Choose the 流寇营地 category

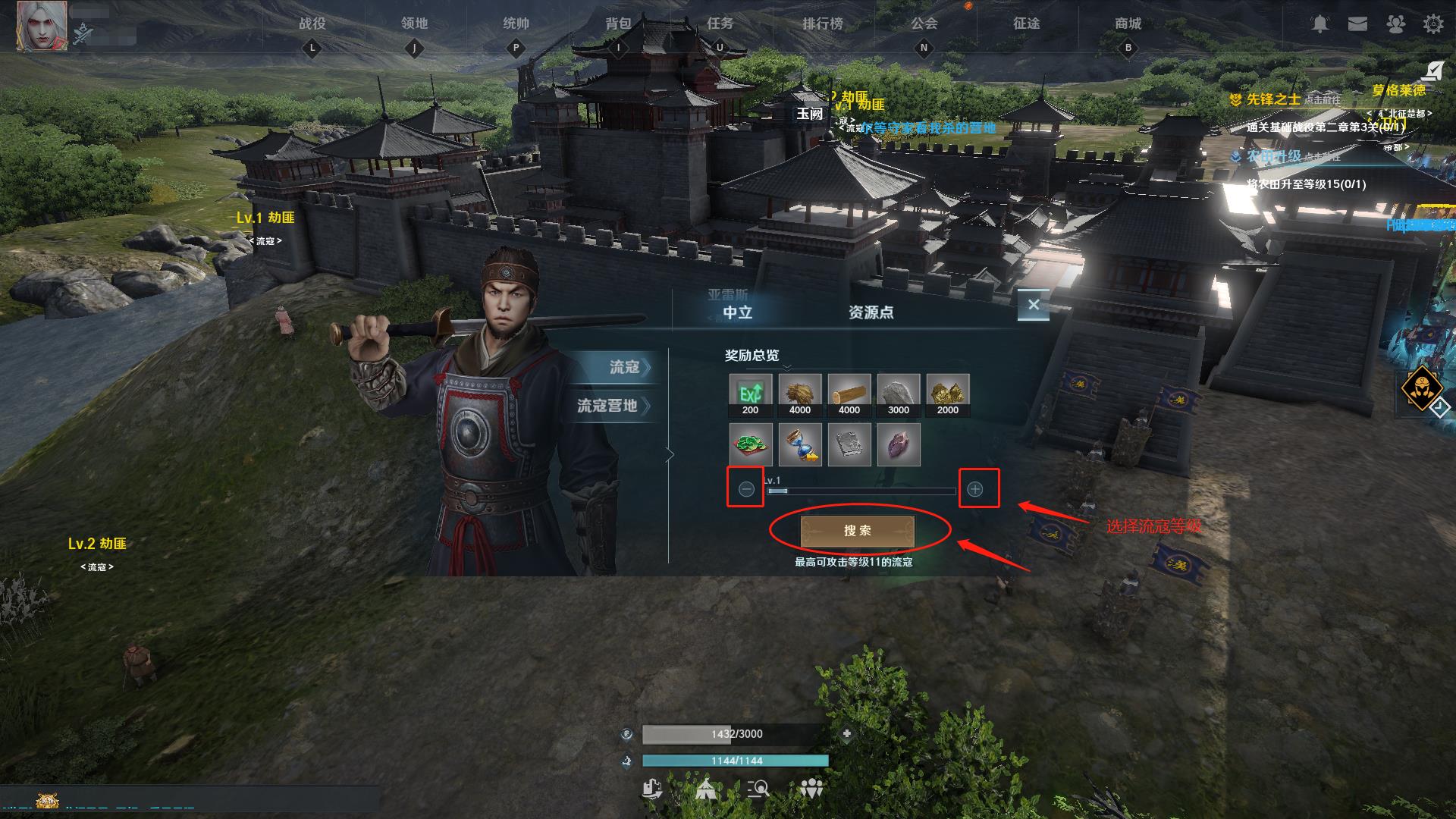pyautogui.click(x=608, y=406)
